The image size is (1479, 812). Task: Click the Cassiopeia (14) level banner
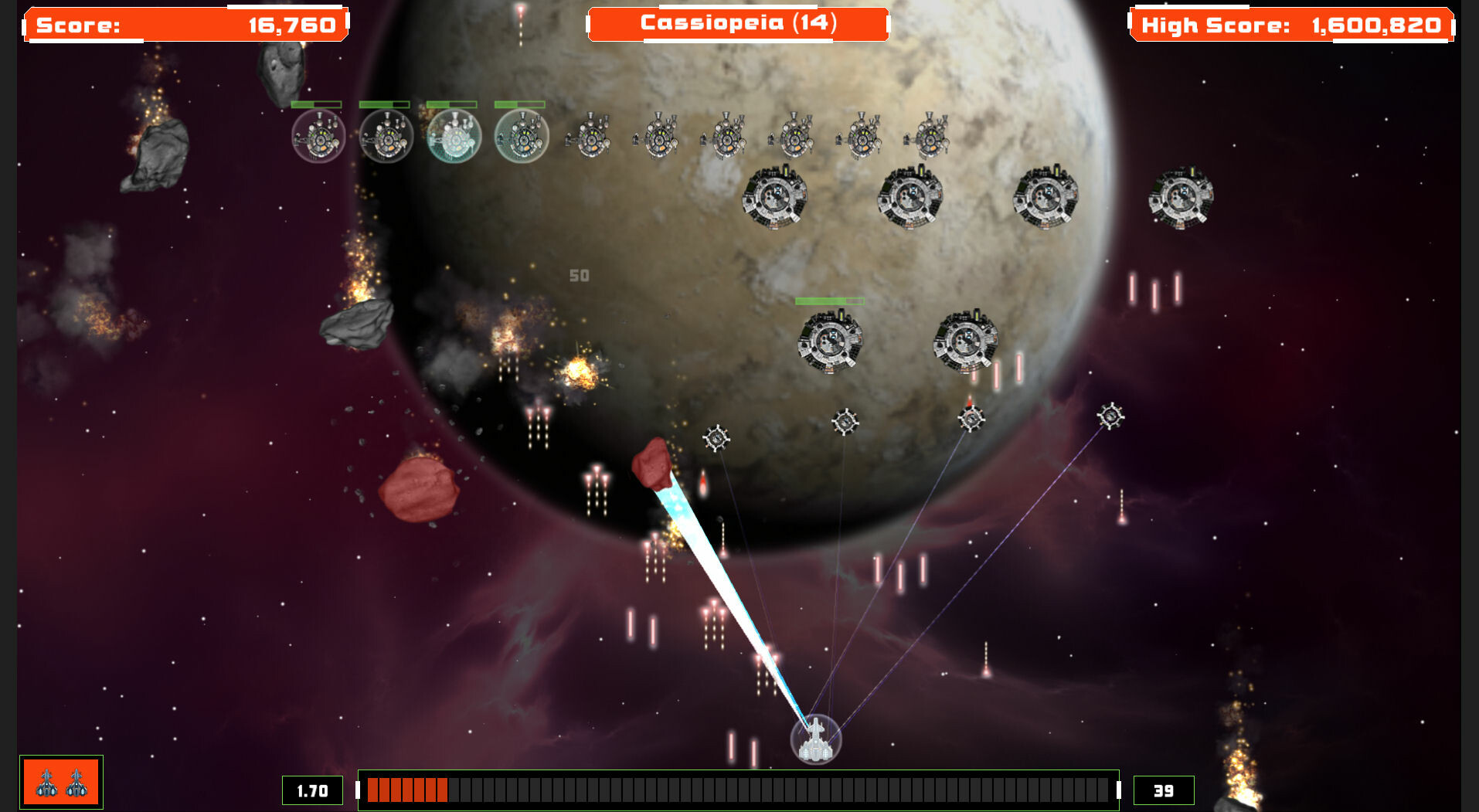(739, 22)
